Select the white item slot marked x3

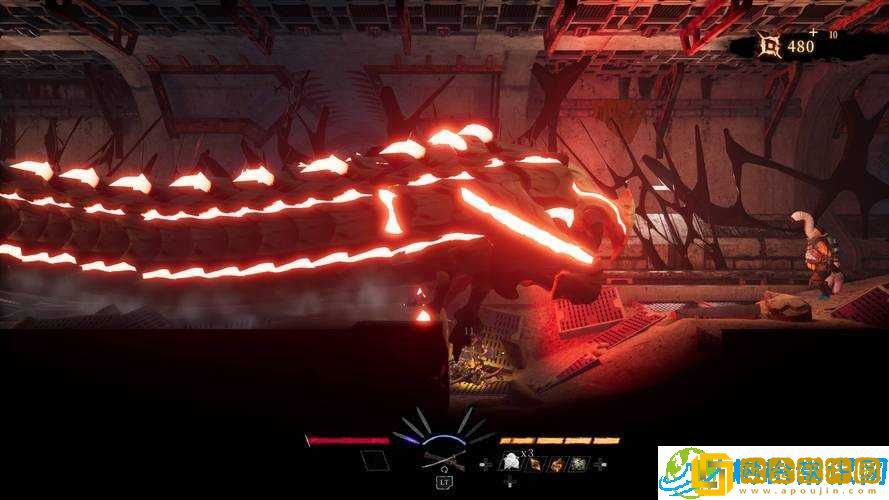509,462
